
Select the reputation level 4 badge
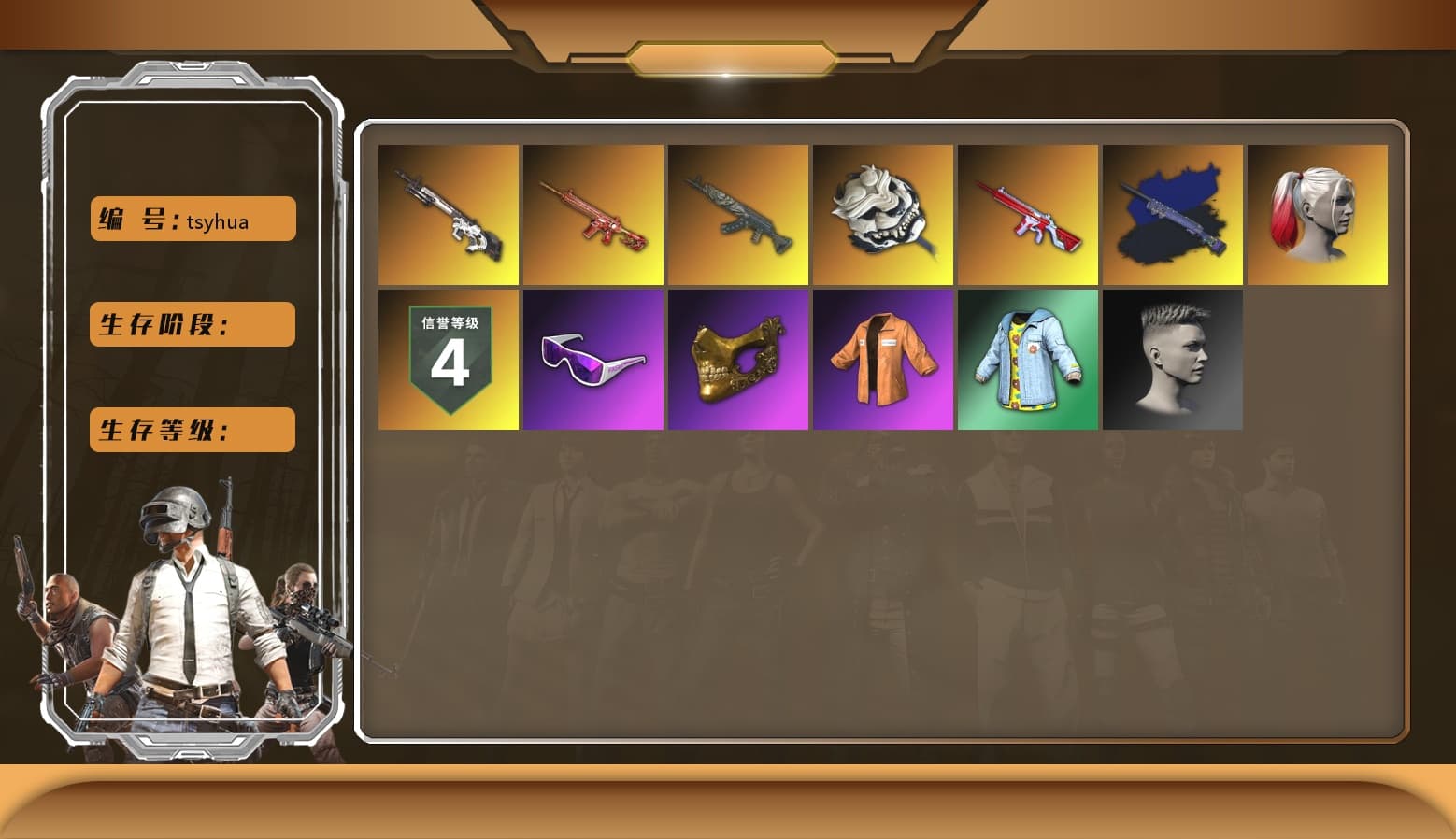(x=449, y=360)
